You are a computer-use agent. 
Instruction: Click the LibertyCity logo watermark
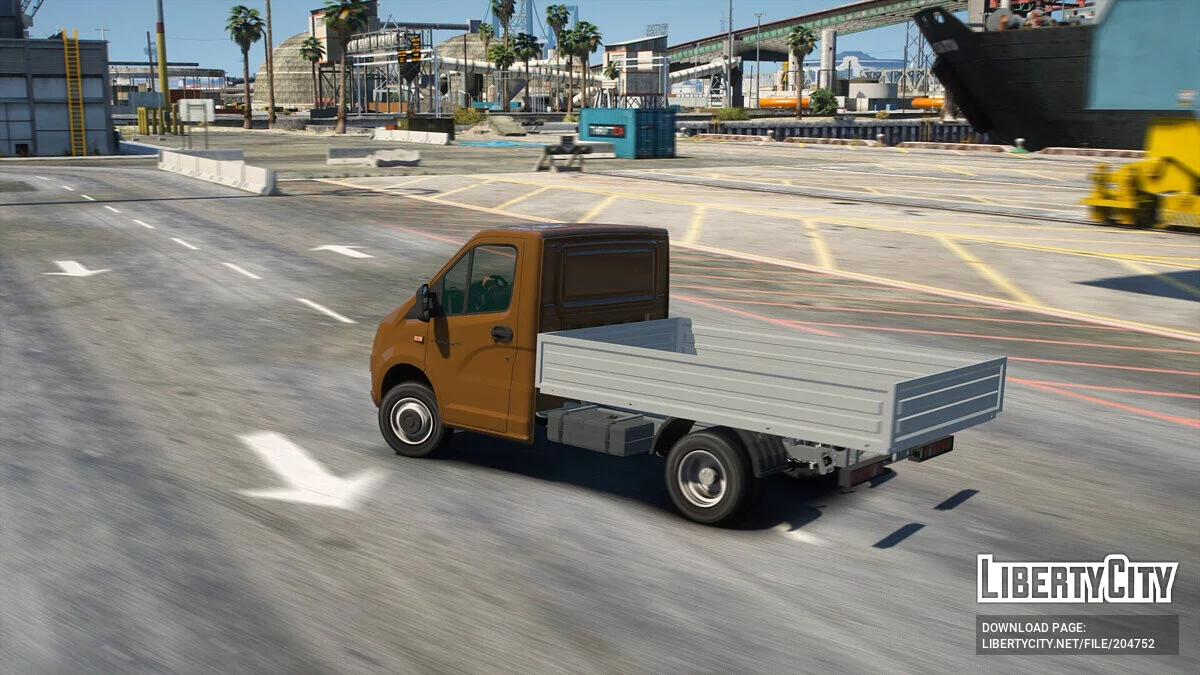[1077, 579]
